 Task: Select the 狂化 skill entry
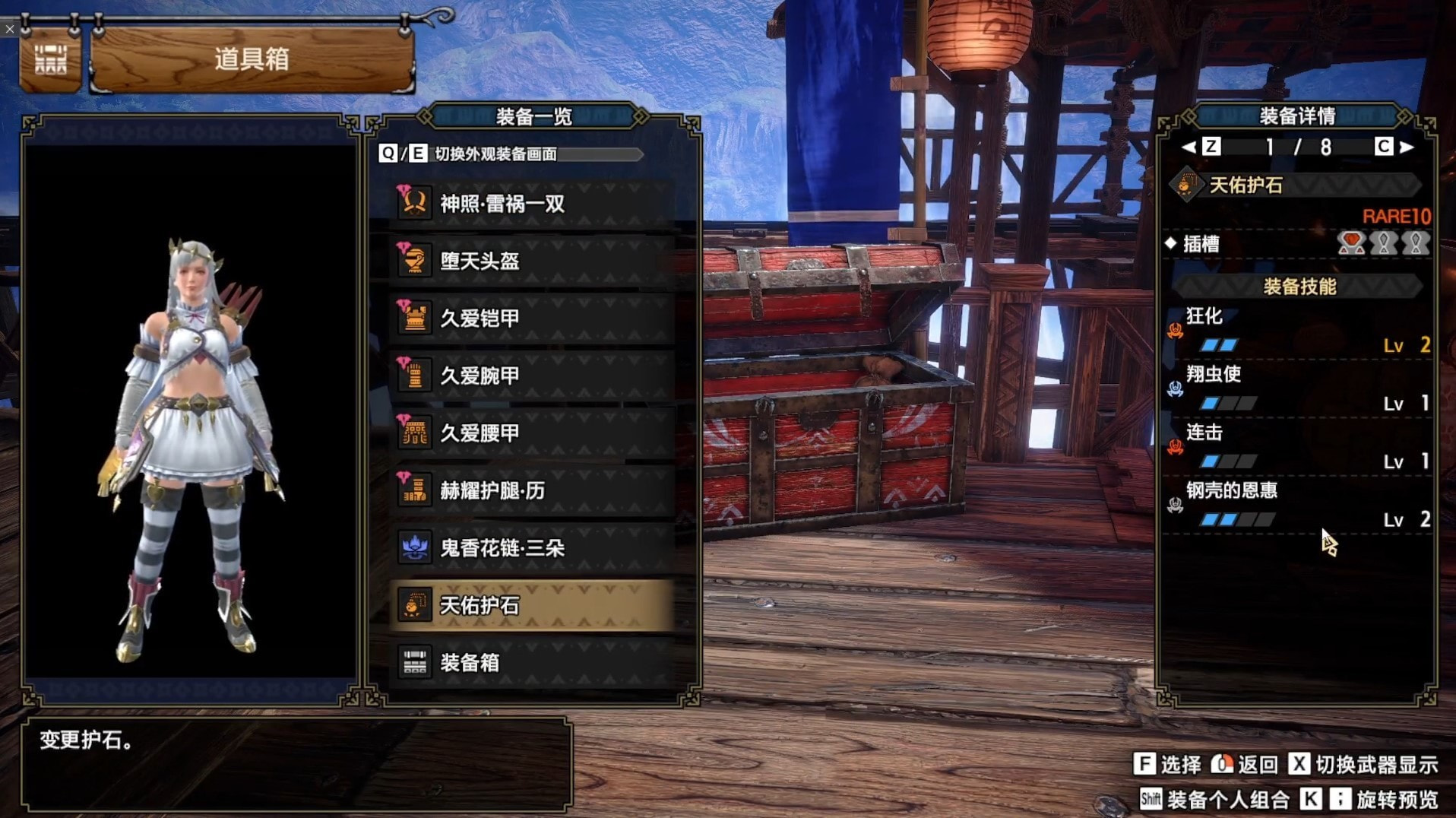(x=1298, y=330)
